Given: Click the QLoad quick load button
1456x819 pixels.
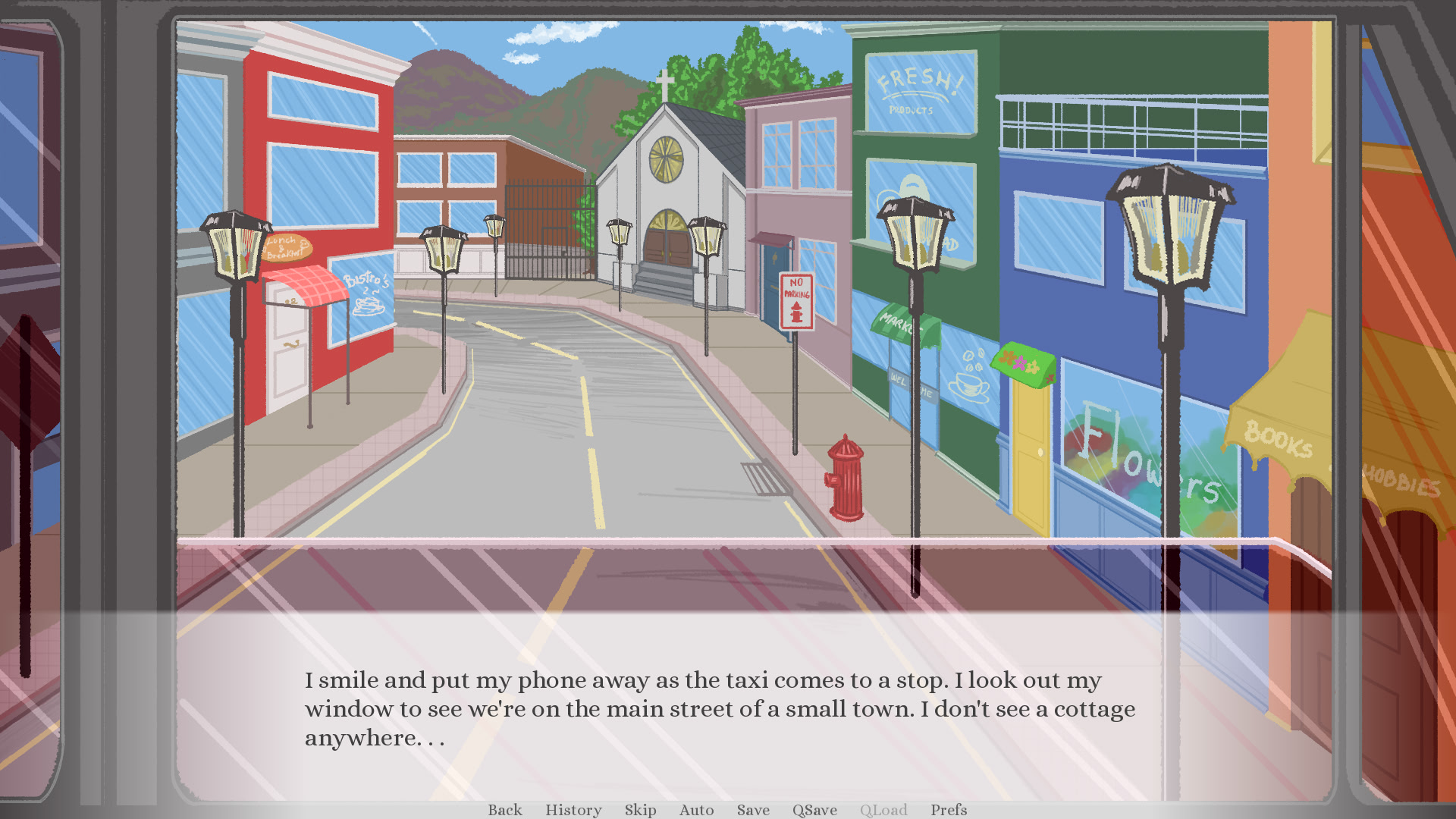Looking at the screenshot, I should tap(883, 810).
